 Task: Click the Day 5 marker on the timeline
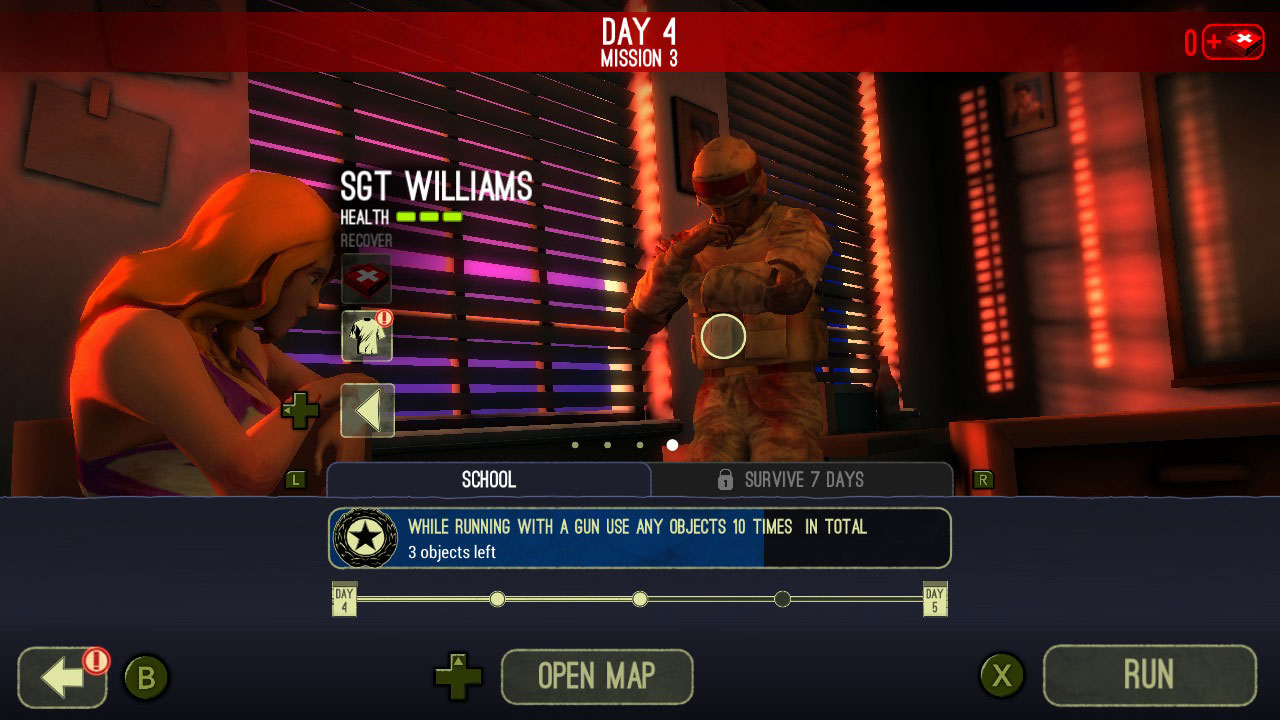pos(935,598)
